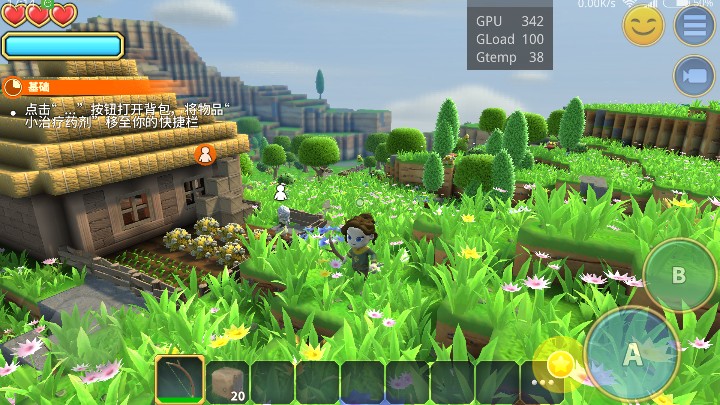720x405 pixels.
Task: Tap the smiley face emote button
Action: [x=643, y=25]
